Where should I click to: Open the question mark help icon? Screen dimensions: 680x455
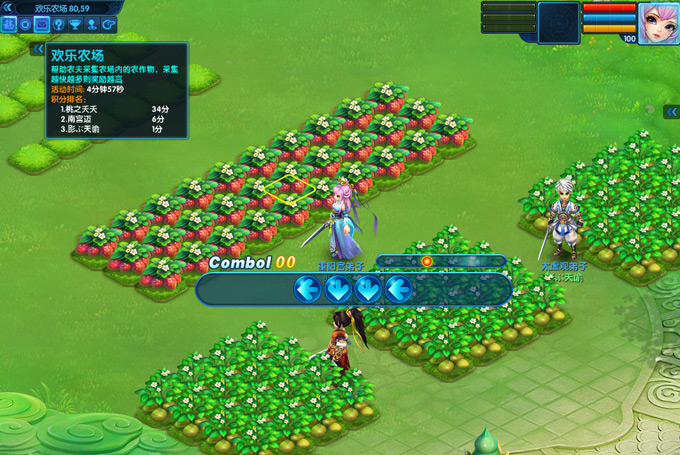[58, 23]
